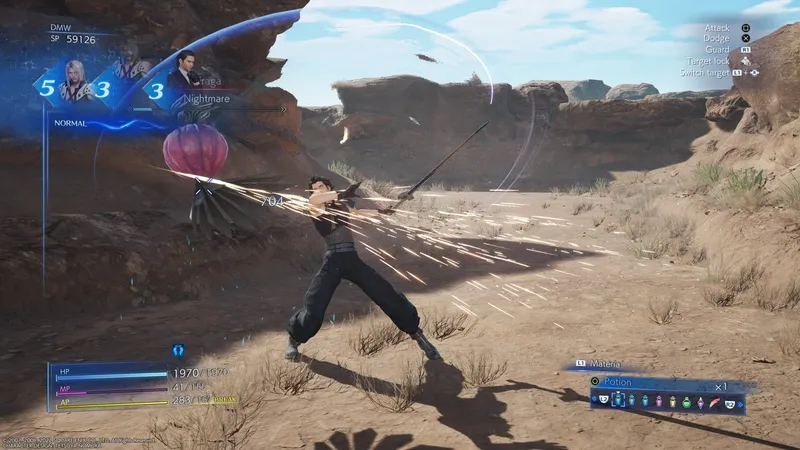Screen dimensions: 800x450
Task: Select the highlighted Potion item slot
Action: pos(617,401)
